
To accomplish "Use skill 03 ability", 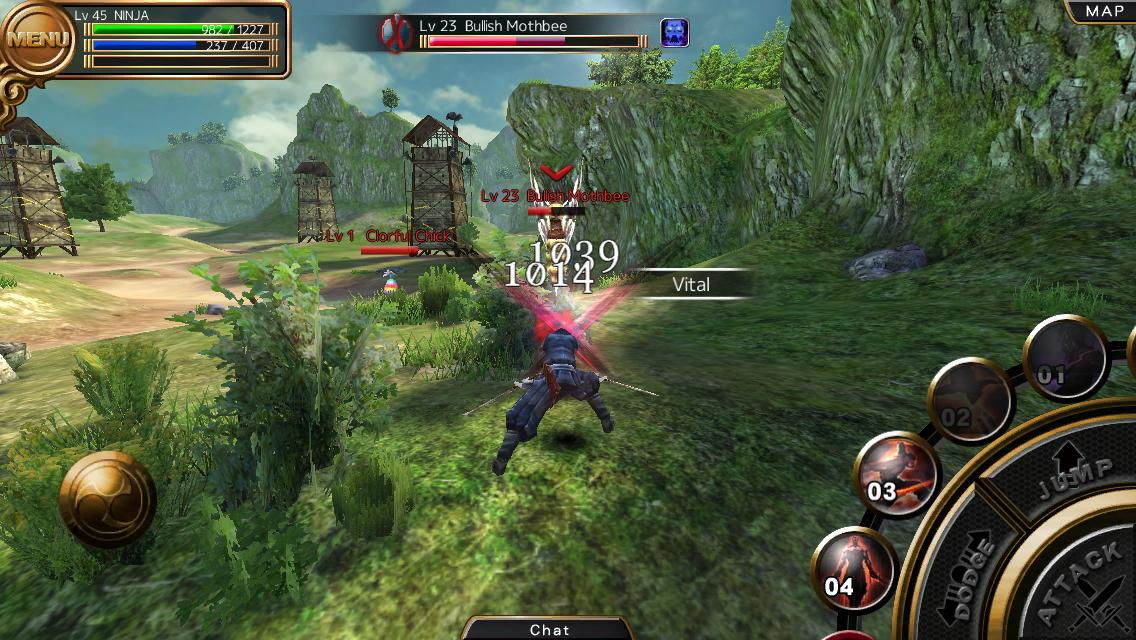I will (x=896, y=476).
